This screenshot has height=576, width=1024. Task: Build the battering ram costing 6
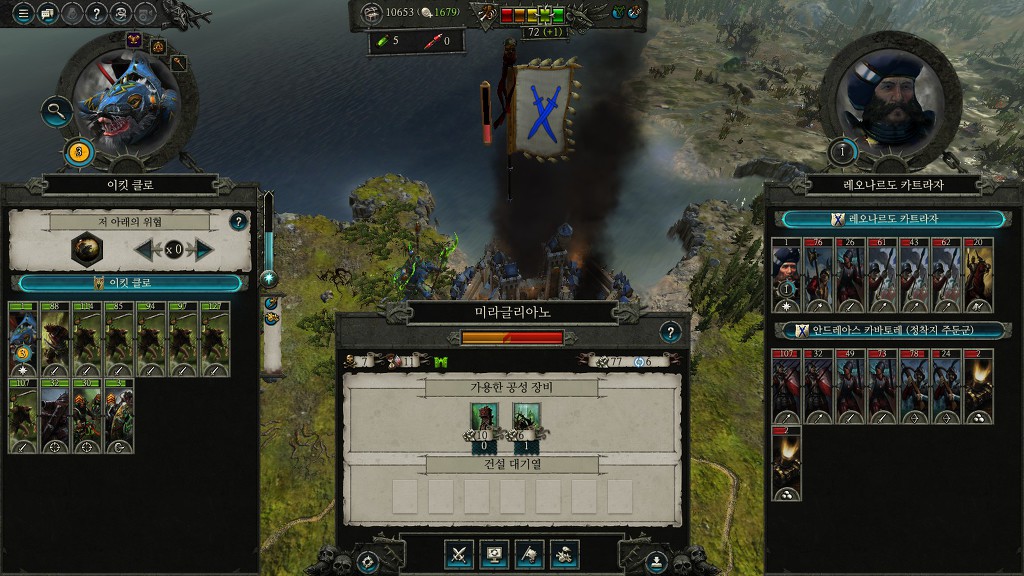click(x=526, y=422)
